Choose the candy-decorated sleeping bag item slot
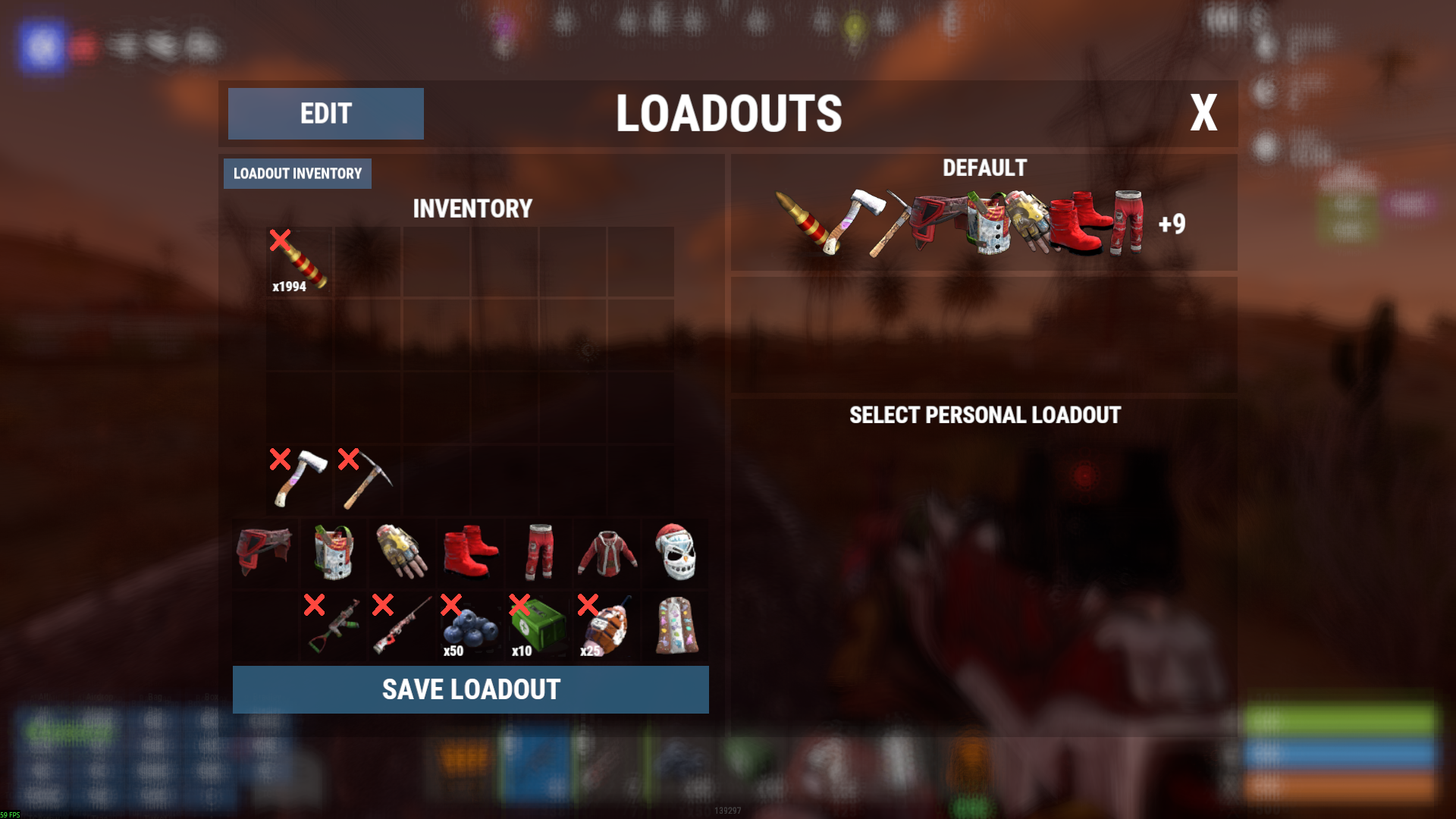Viewport: 1456px width, 819px height. (x=675, y=626)
